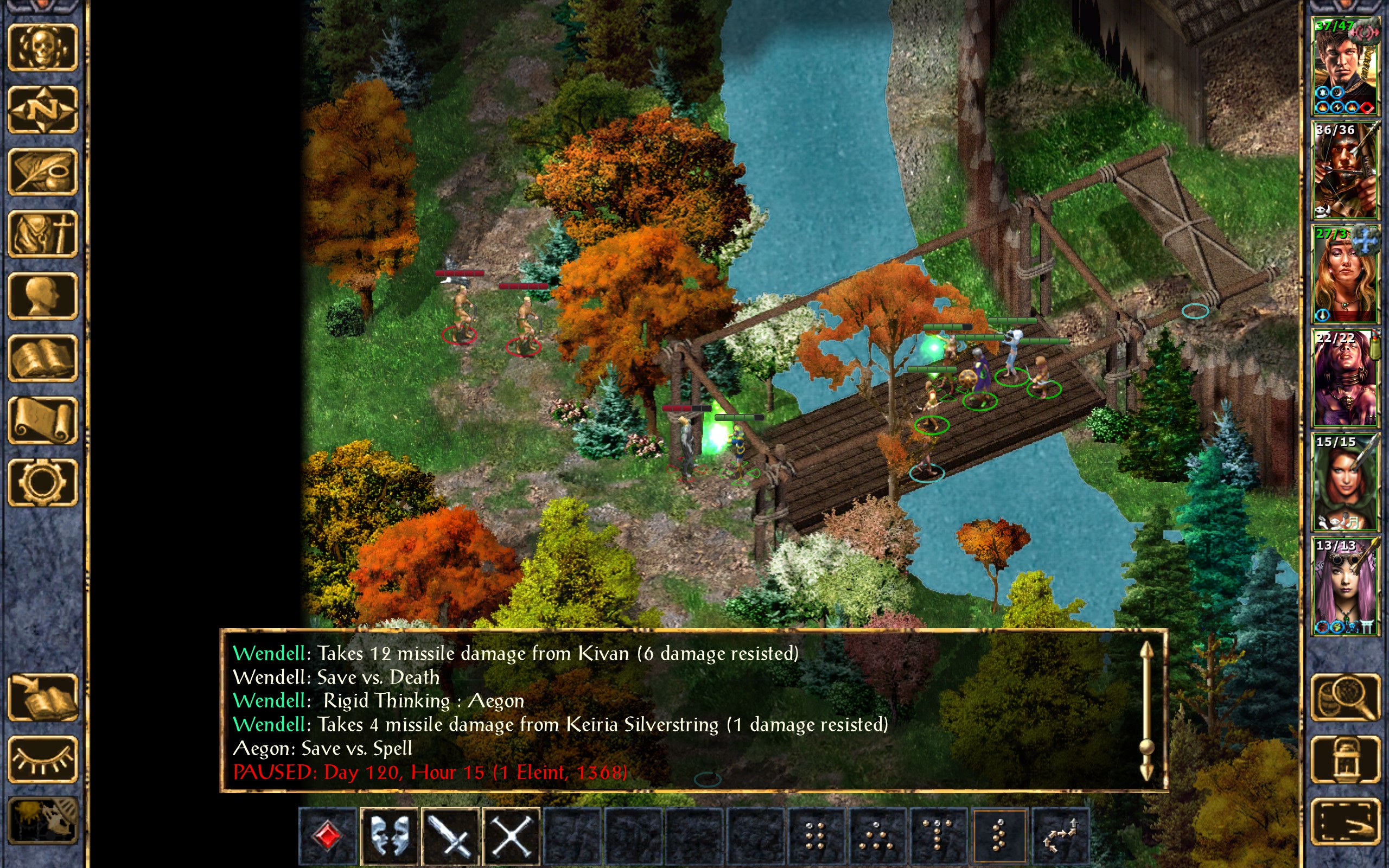The height and width of the screenshot is (868, 1389).
Task: Open the game options gear
Action: click(42, 482)
